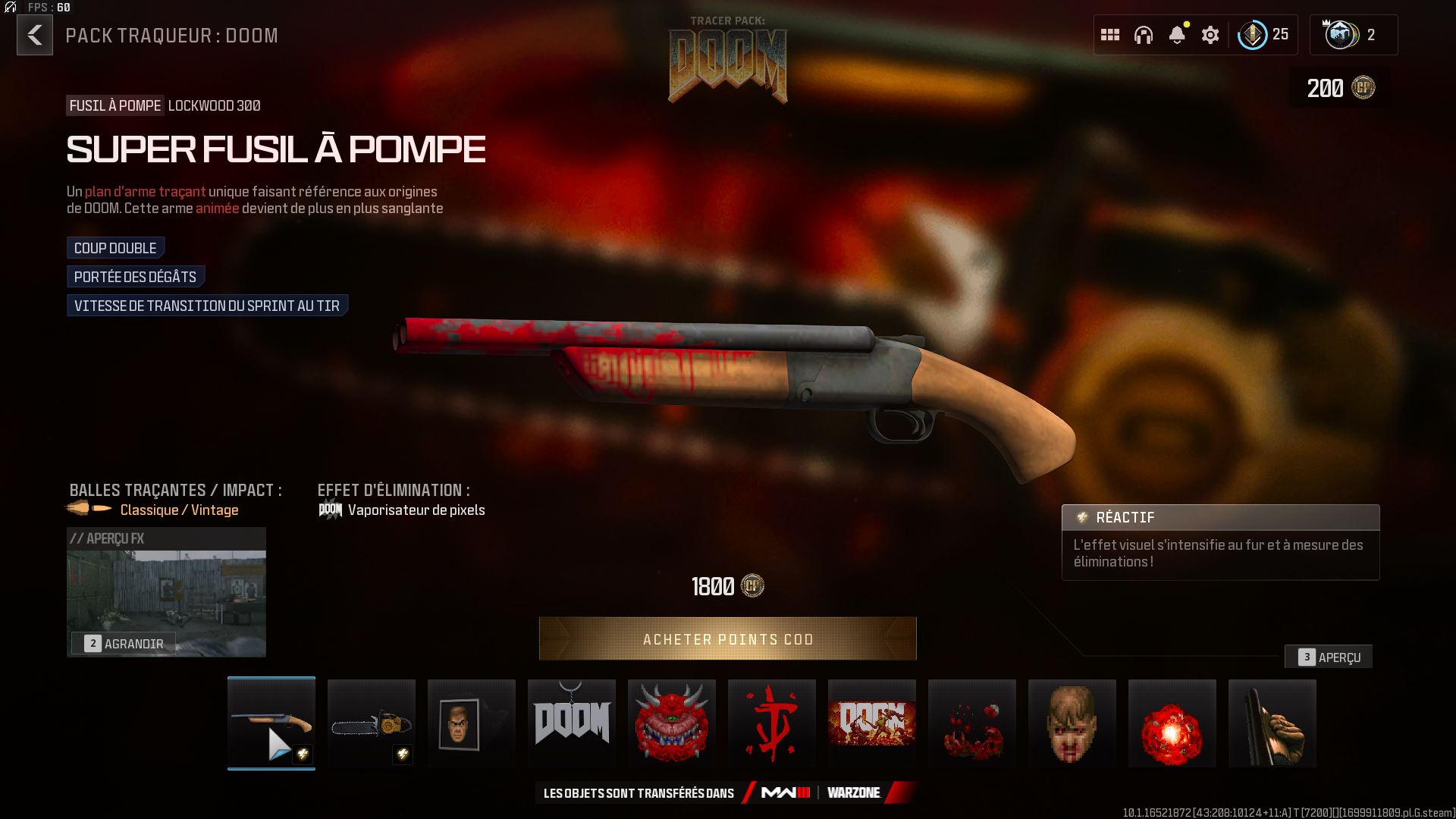Click the APERÇU preview button
This screenshot has height=819, width=1456.
click(x=1329, y=657)
